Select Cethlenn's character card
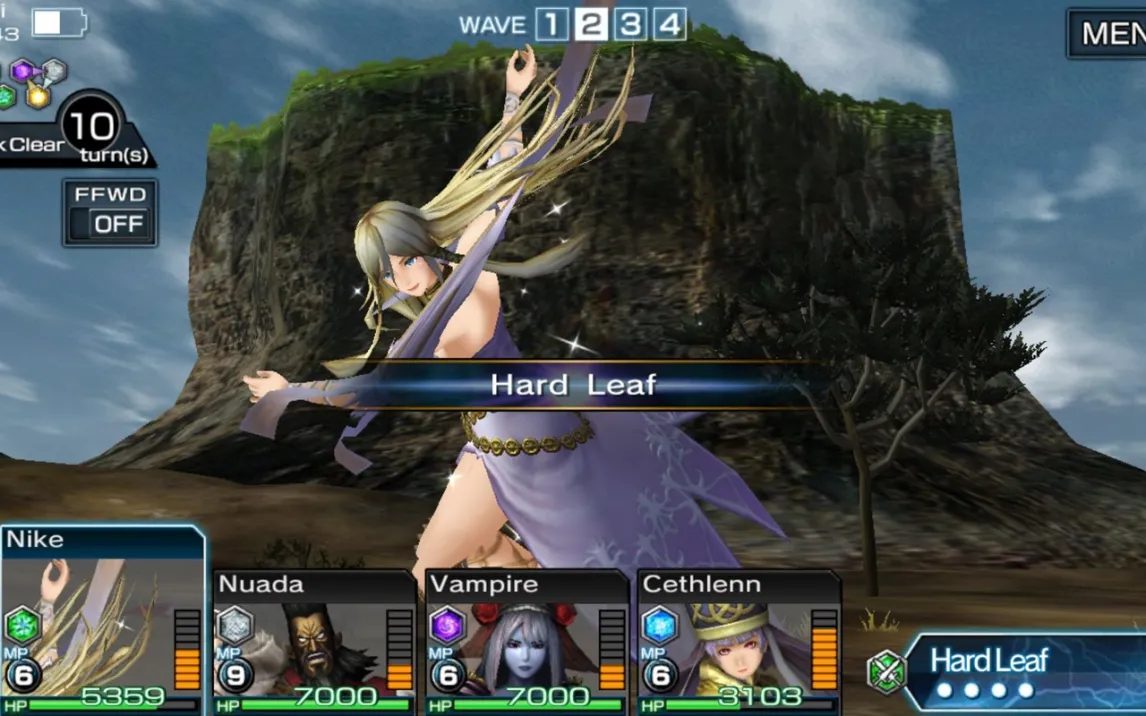This screenshot has width=1146, height=716. (738, 642)
